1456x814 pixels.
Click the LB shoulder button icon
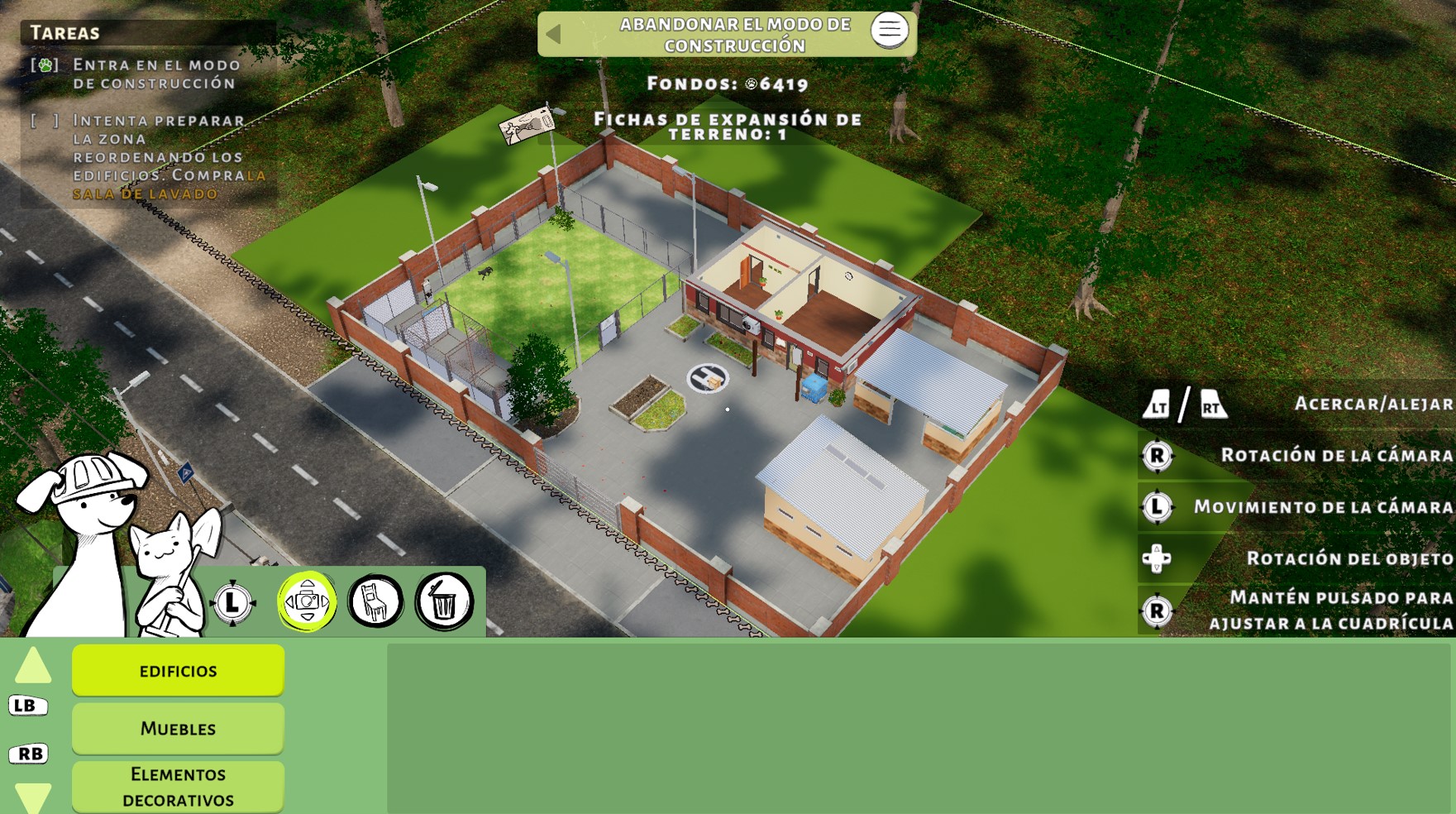[x=27, y=705]
